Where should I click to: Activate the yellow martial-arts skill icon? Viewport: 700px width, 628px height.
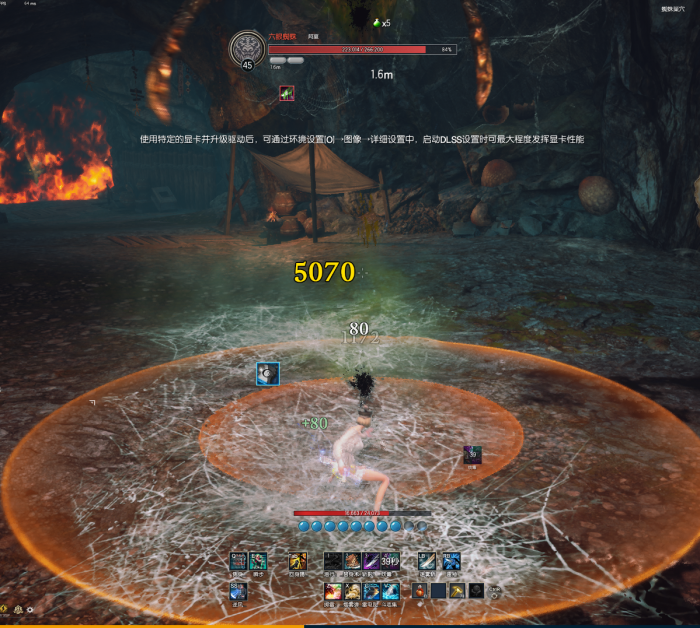click(x=297, y=561)
